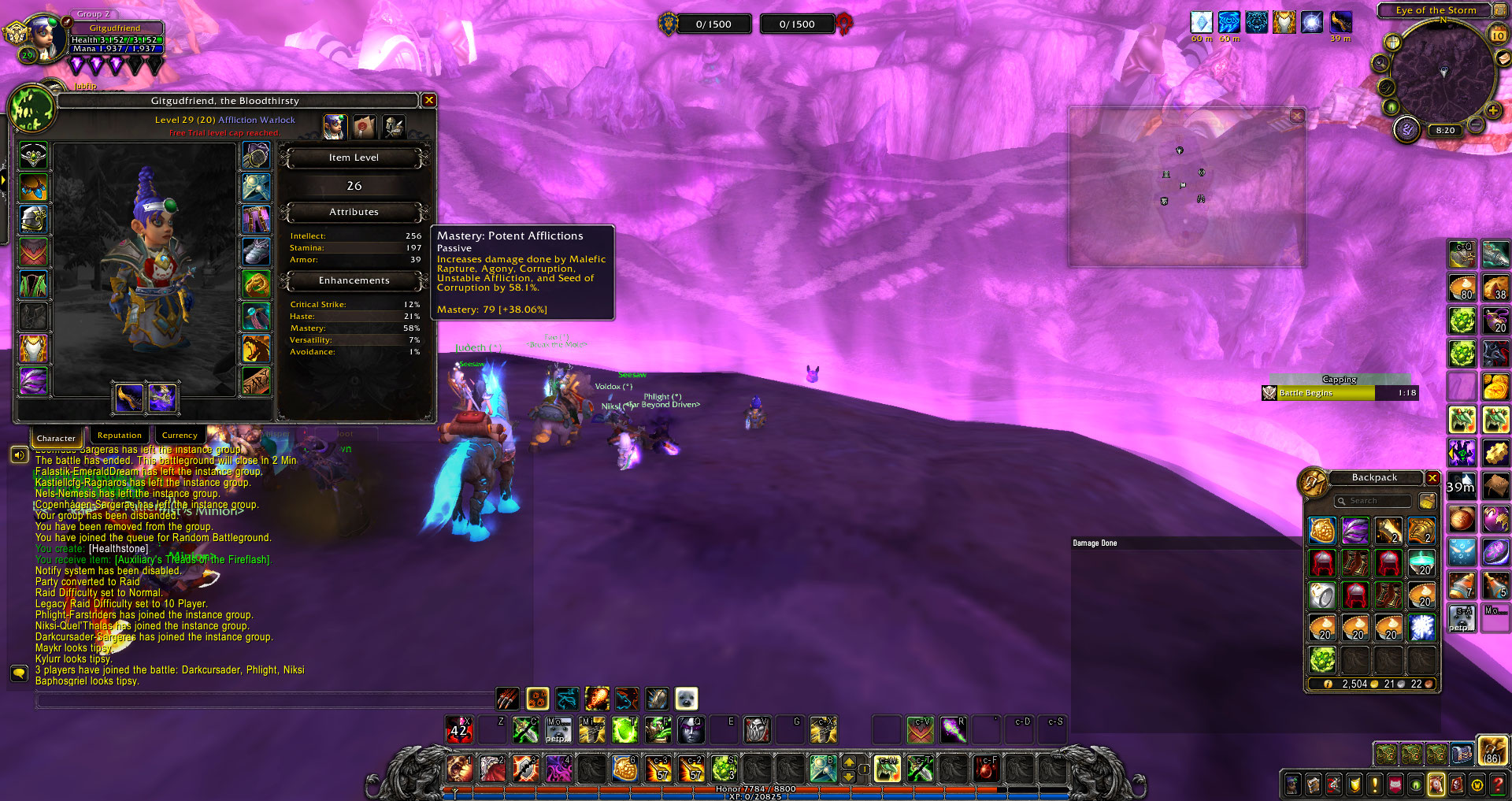Image resolution: width=1512 pixels, height=801 pixels.
Task: Close the character info window
Action: click(x=429, y=100)
